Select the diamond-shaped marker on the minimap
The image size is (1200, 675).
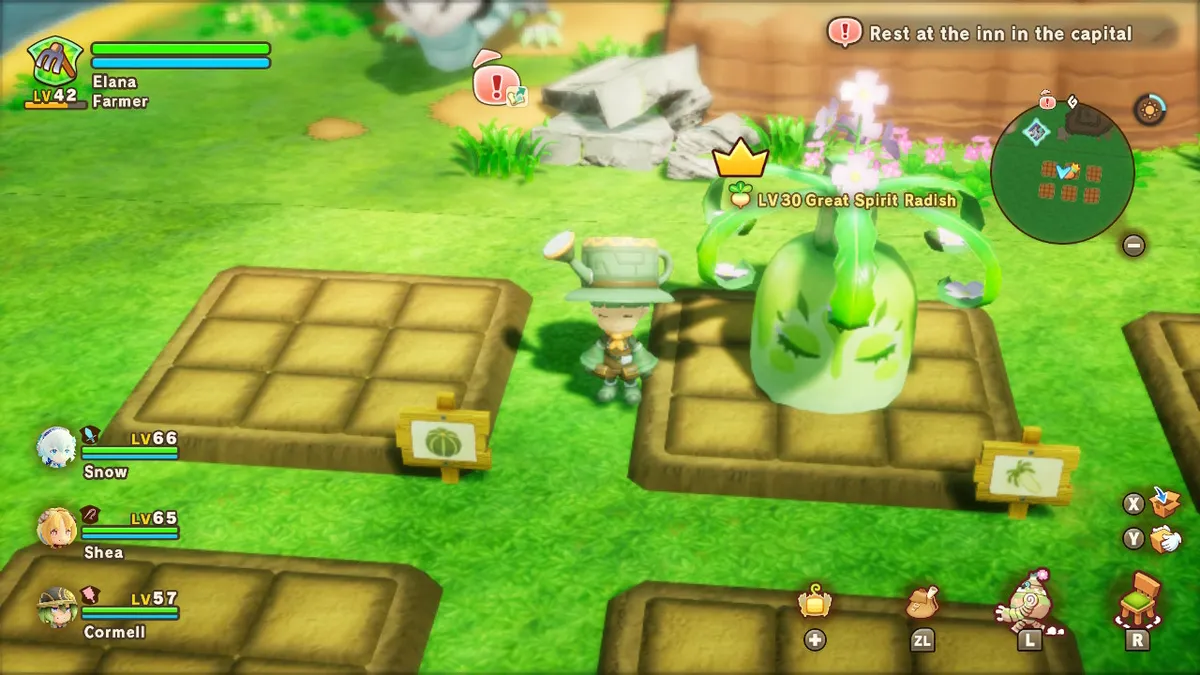[x=1037, y=130]
